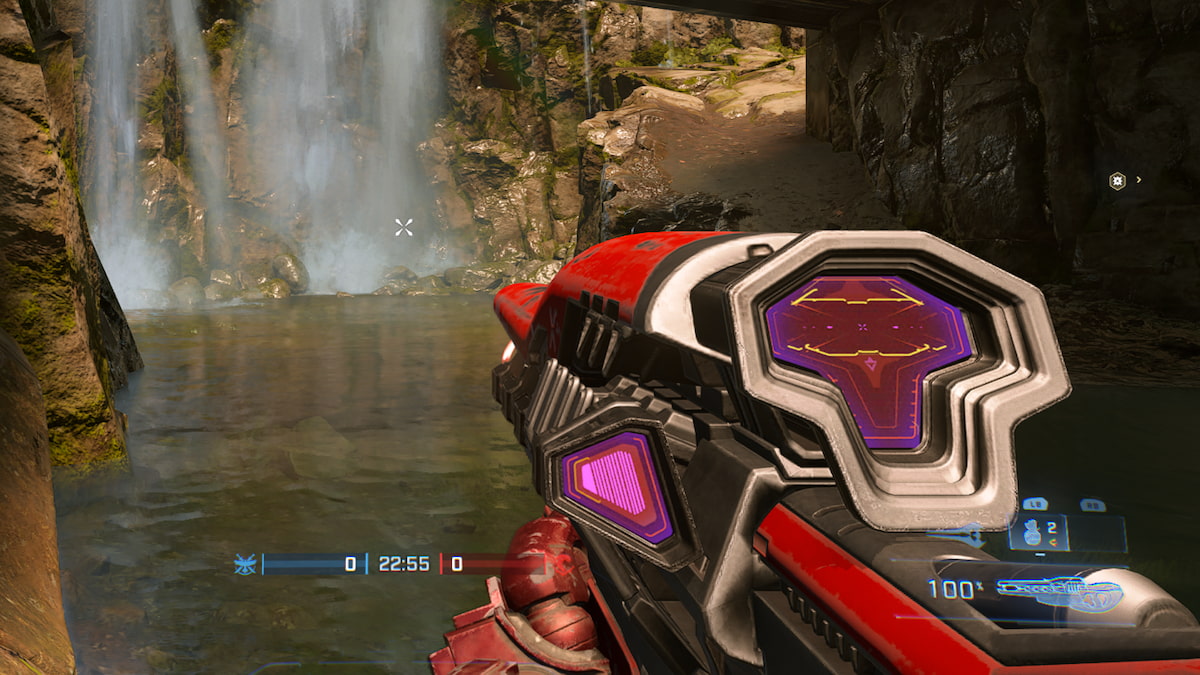The width and height of the screenshot is (1200, 675).
Task: Select the blue team emblem
Action: [244, 564]
